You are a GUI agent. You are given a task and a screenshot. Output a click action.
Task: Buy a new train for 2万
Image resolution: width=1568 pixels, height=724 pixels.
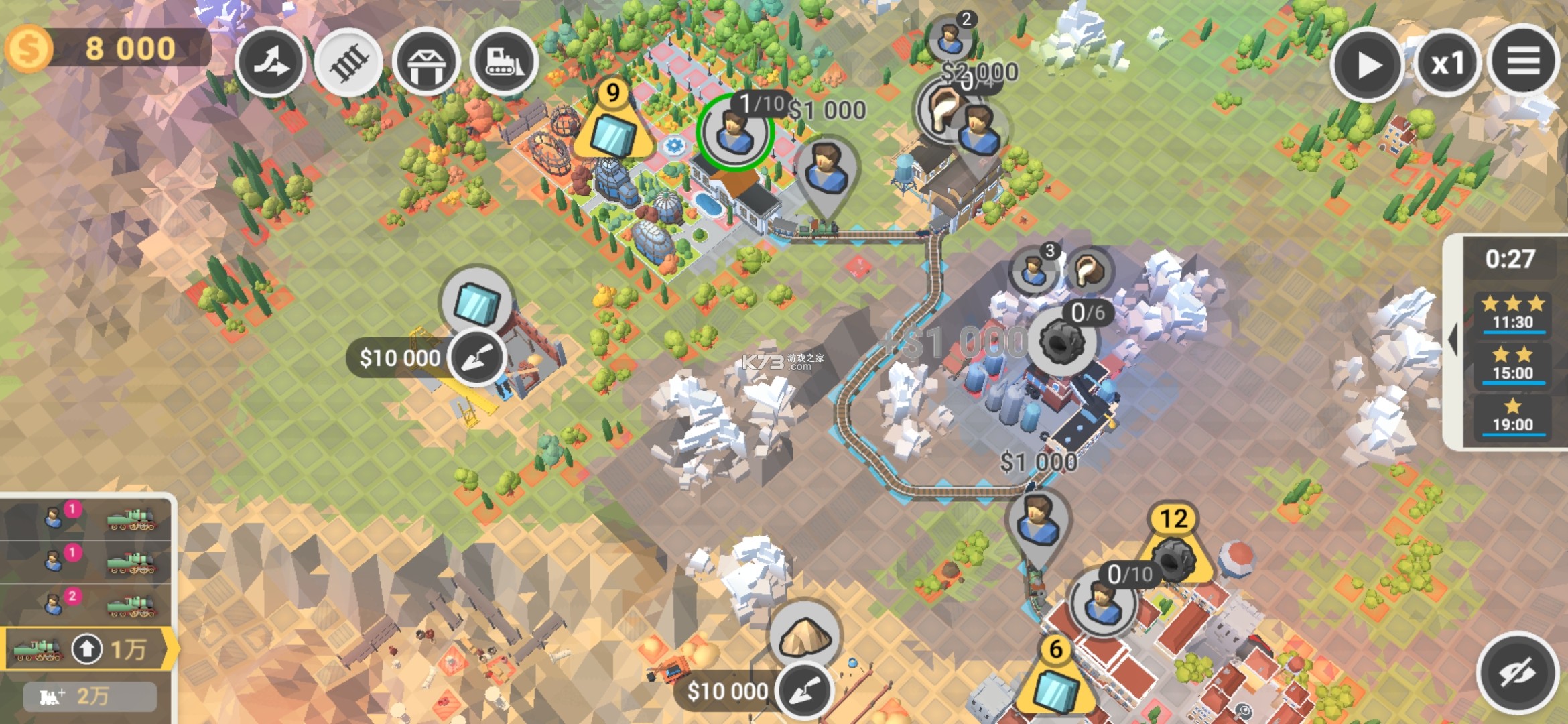[90, 697]
